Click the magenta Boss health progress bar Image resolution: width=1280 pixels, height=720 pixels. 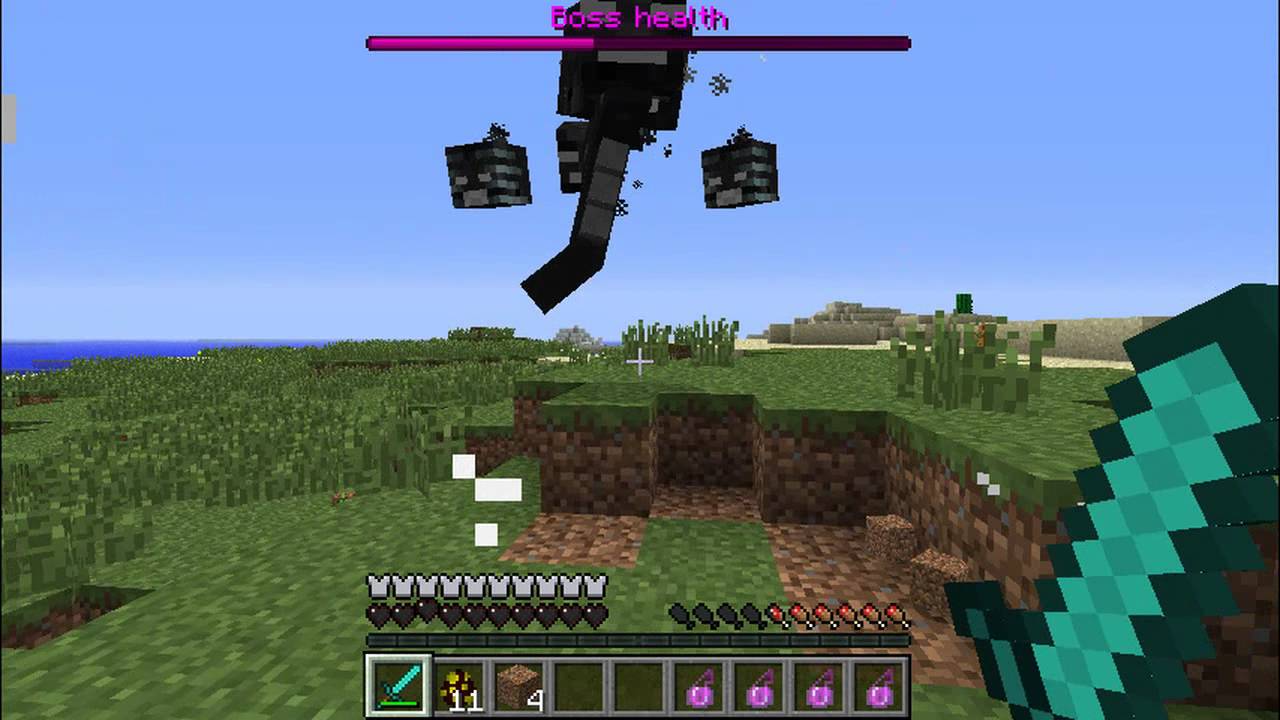[x=480, y=42]
